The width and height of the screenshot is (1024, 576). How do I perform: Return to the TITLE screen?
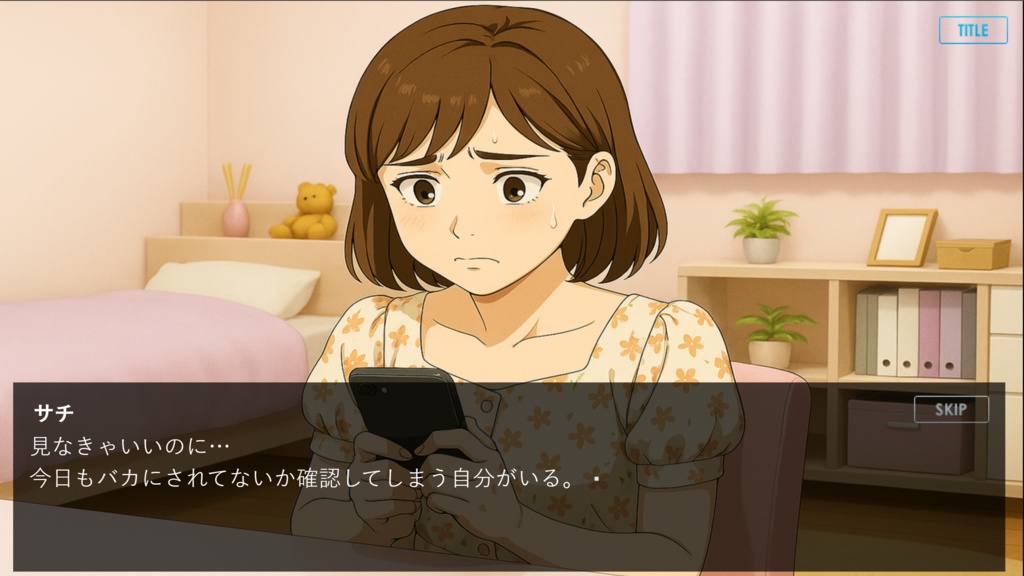coord(972,30)
